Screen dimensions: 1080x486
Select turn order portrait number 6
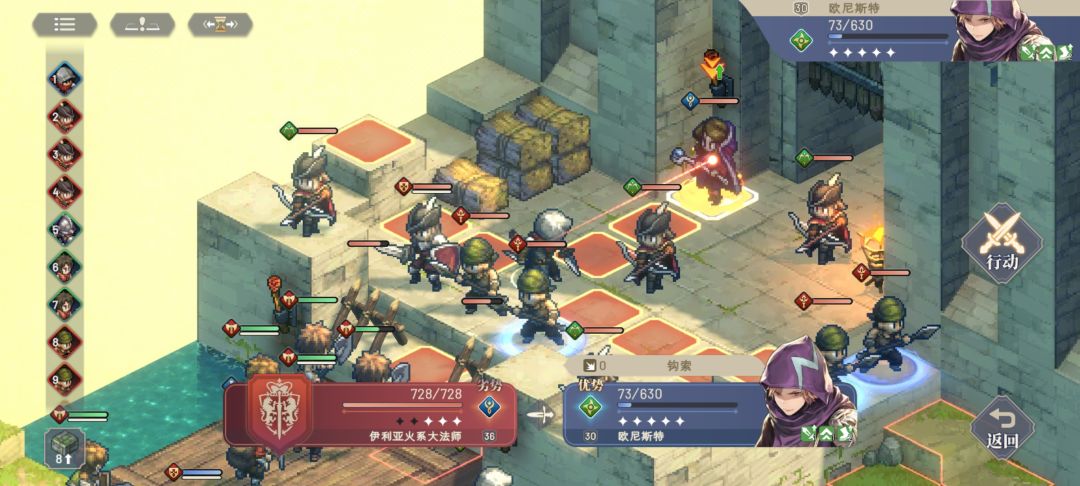66,267
